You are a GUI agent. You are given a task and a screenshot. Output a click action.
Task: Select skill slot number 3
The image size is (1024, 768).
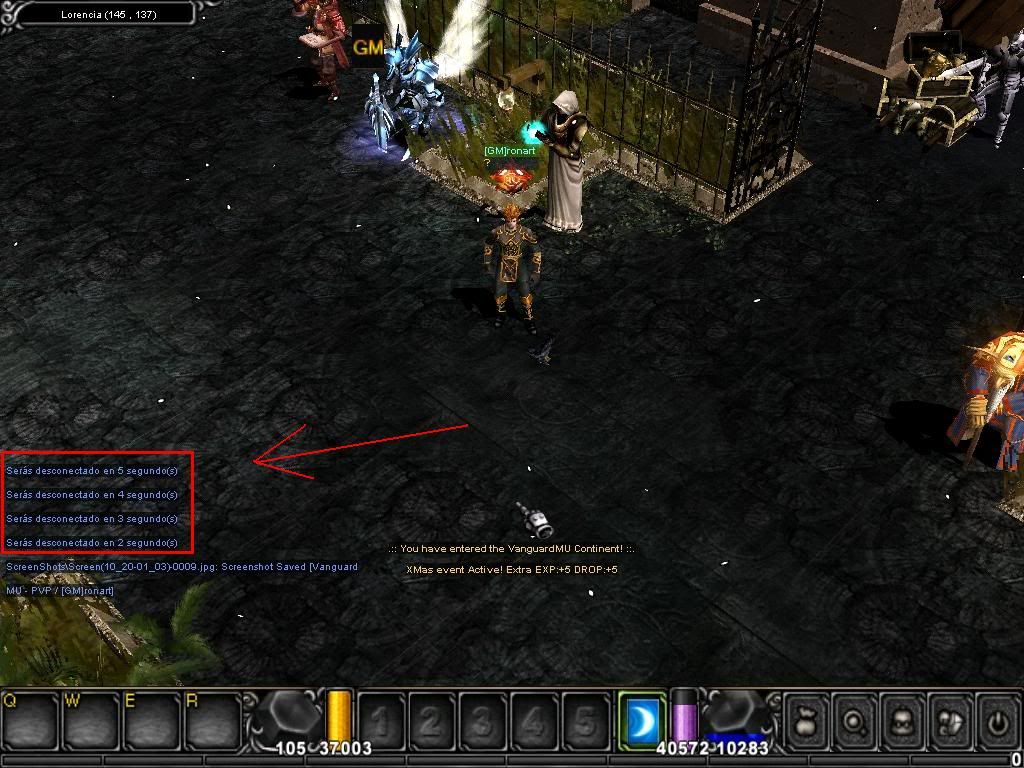coord(483,721)
